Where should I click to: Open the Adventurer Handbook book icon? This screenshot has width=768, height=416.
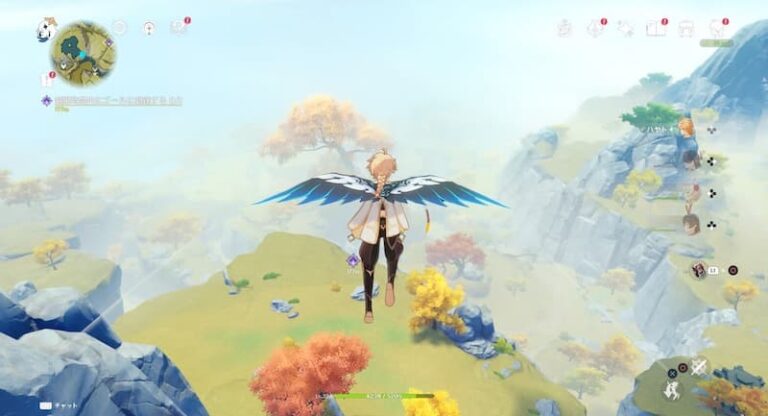coord(656,28)
